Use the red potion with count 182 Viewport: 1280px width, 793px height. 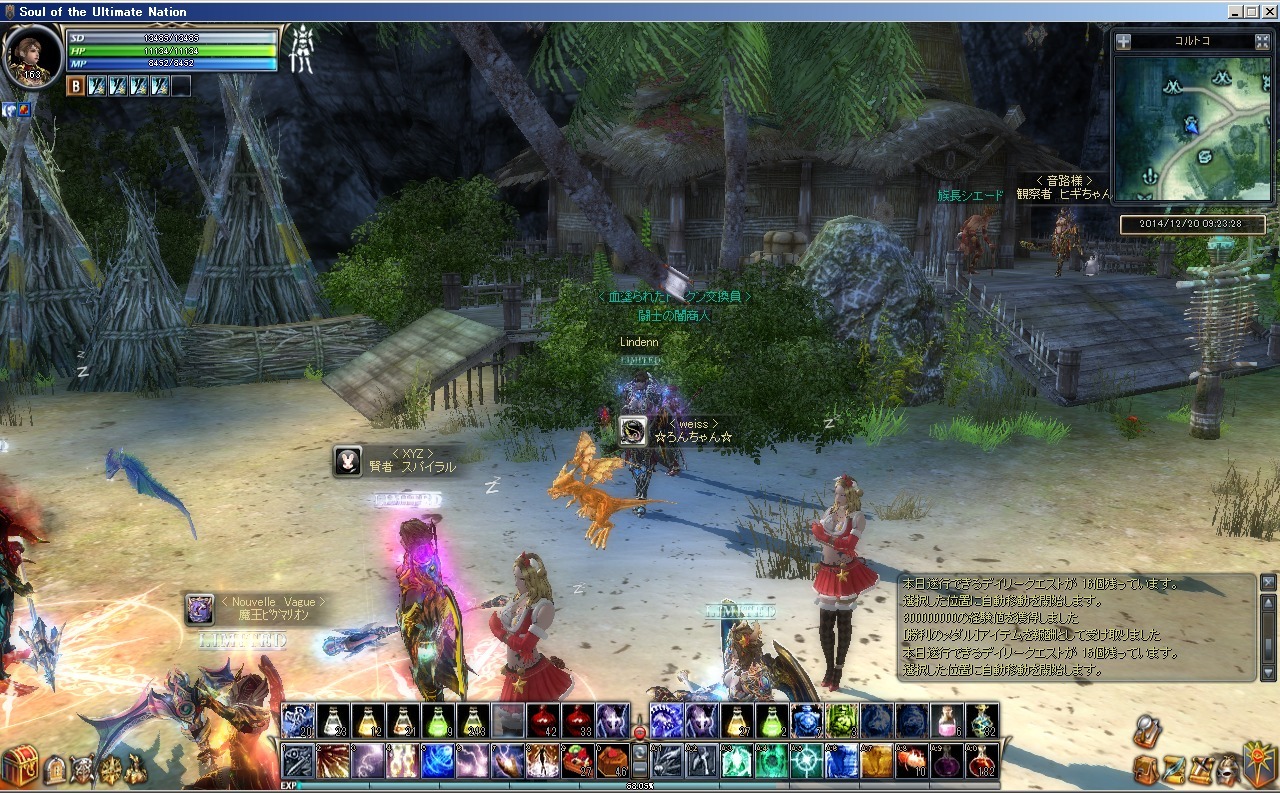(x=981, y=761)
